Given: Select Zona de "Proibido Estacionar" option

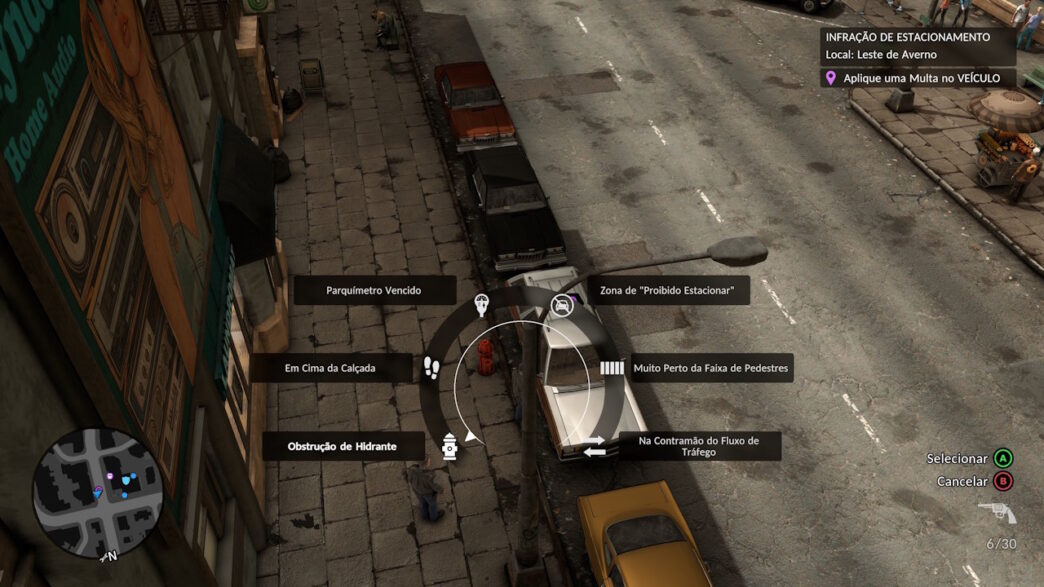Looking at the screenshot, I should pos(667,290).
